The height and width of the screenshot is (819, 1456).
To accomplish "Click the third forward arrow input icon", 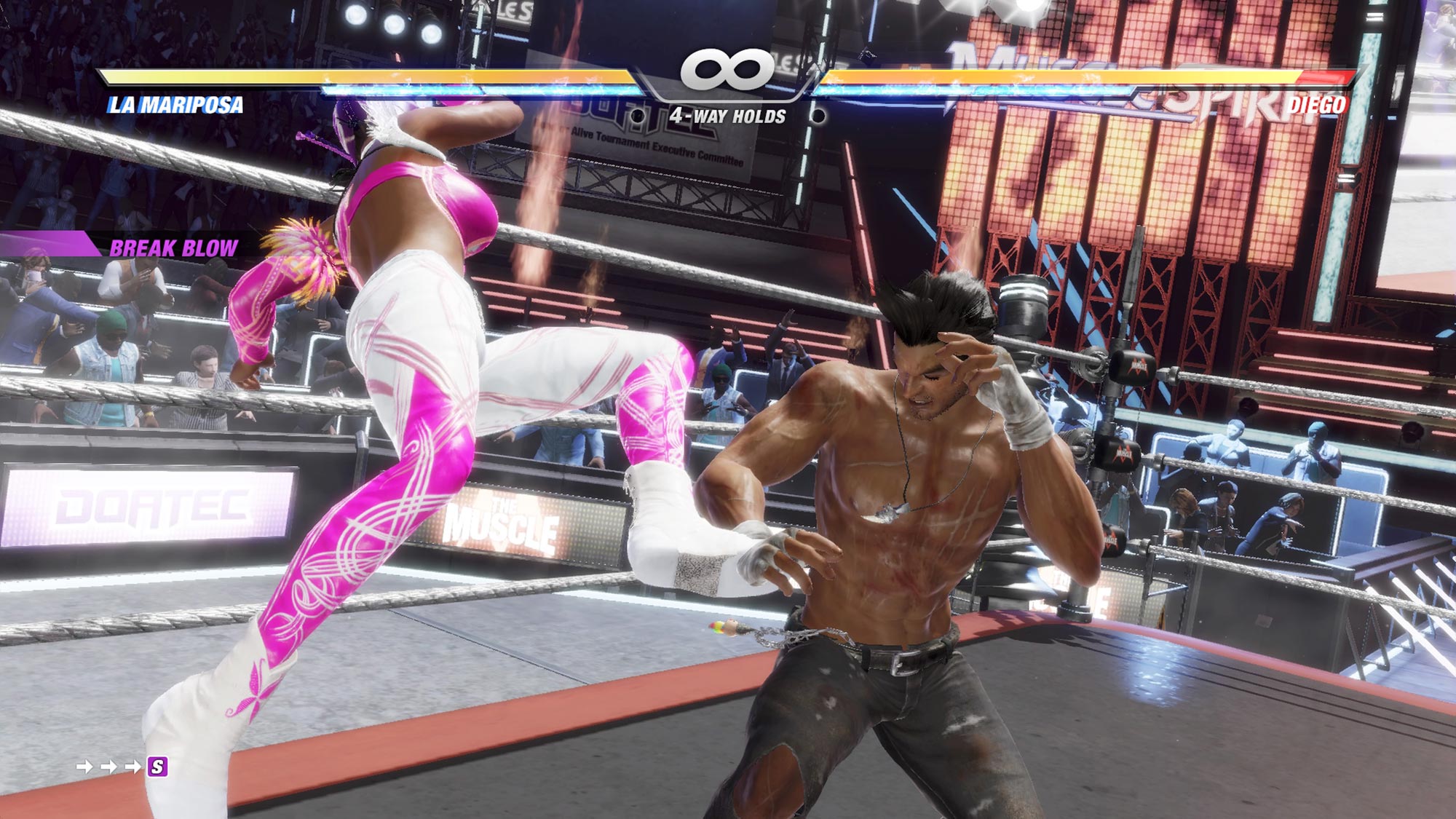I will click(x=133, y=766).
